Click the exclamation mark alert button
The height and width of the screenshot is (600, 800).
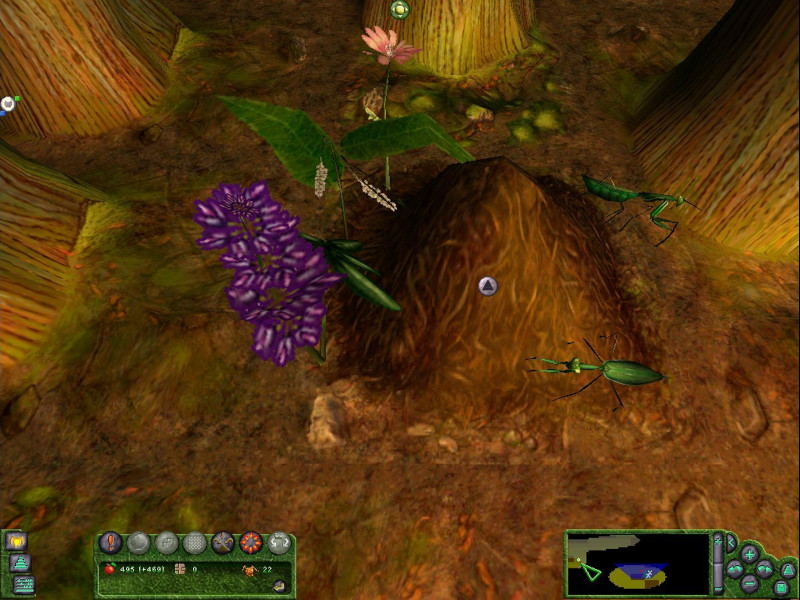[x=111, y=542]
